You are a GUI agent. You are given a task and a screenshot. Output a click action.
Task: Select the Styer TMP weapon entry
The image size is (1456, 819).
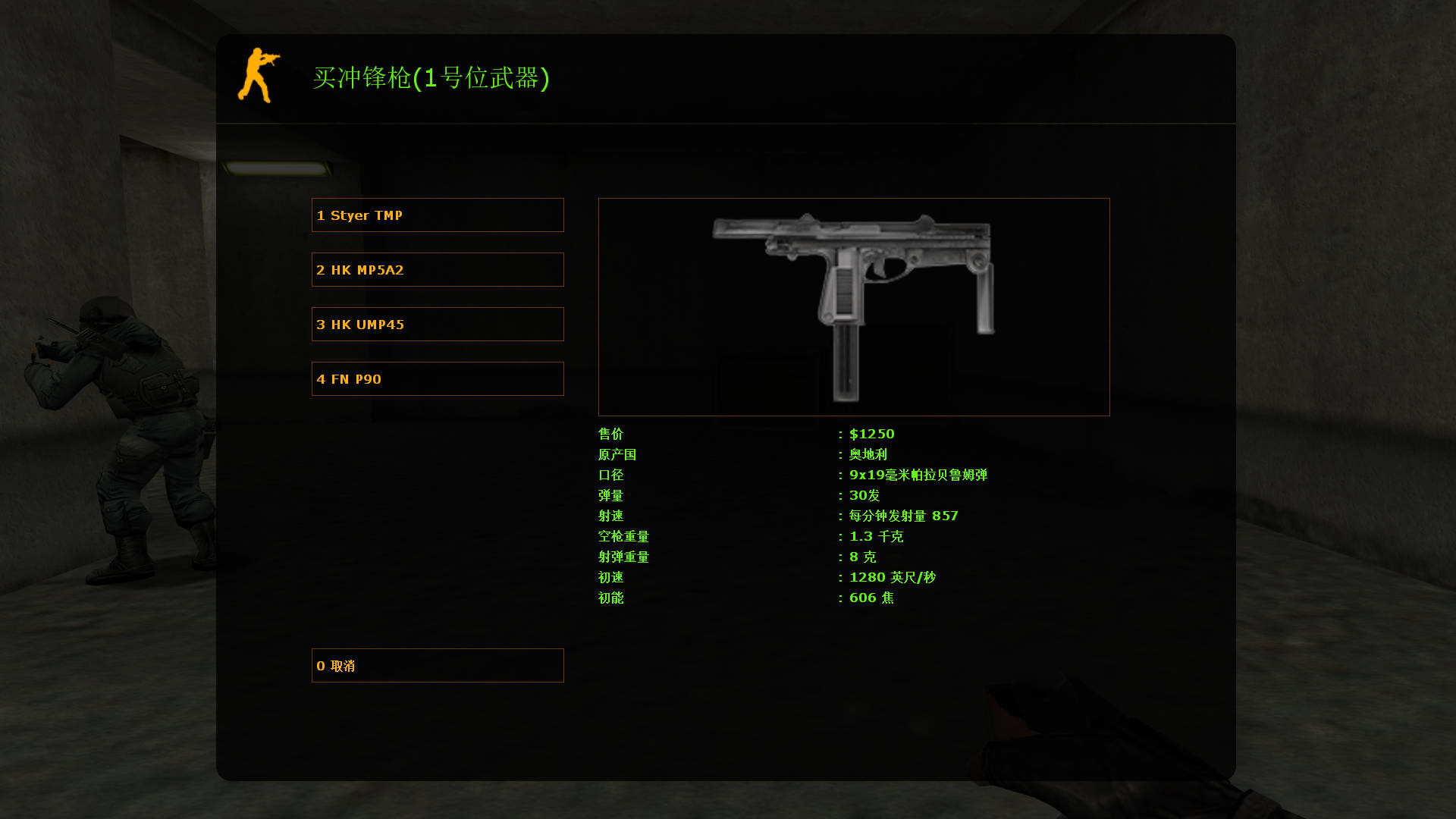[x=437, y=215]
